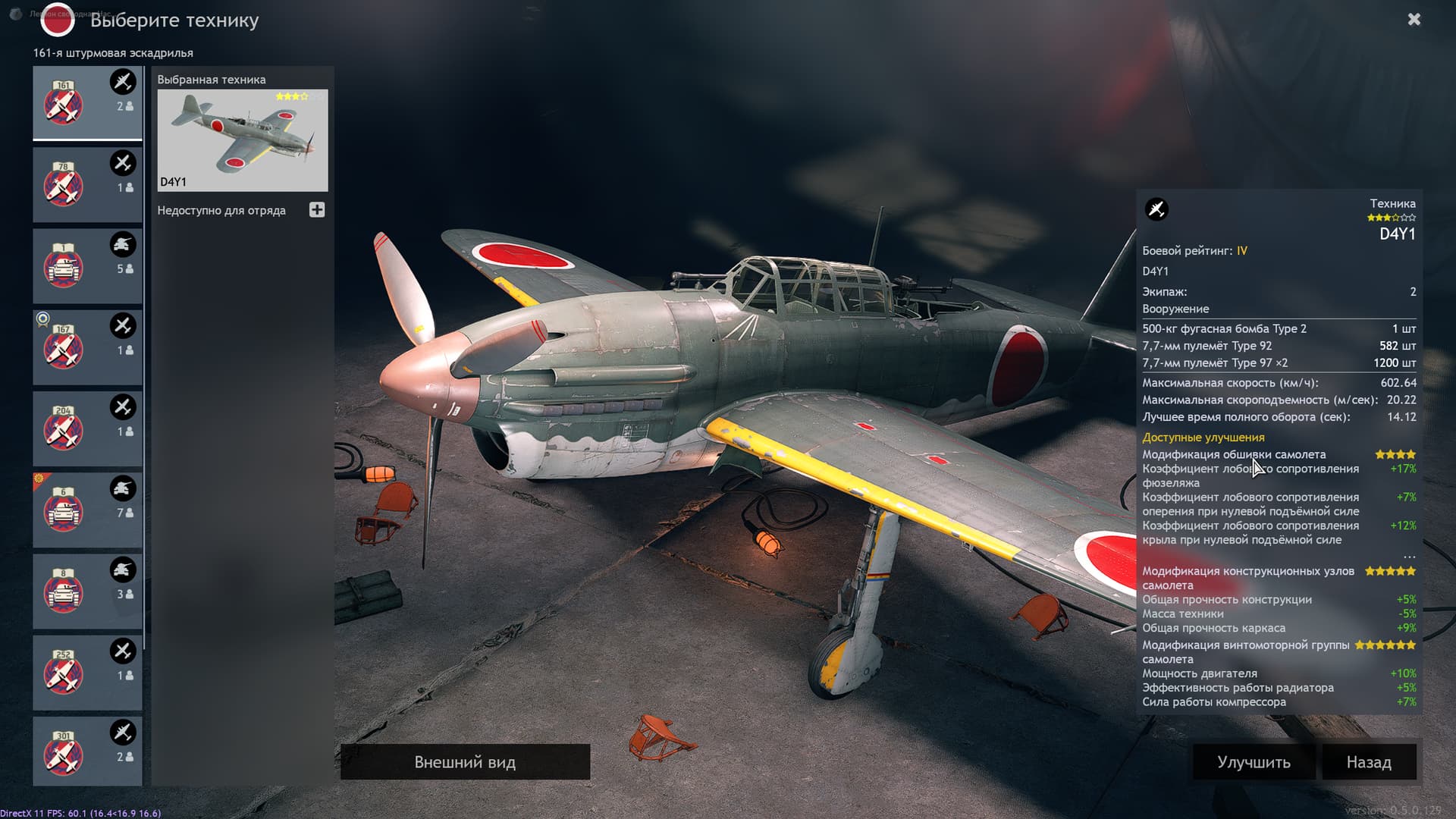This screenshot has height=819, width=1456.
Task: Expand the 'Недоступно для отряда' section
Action: click(x=317, y=210)
